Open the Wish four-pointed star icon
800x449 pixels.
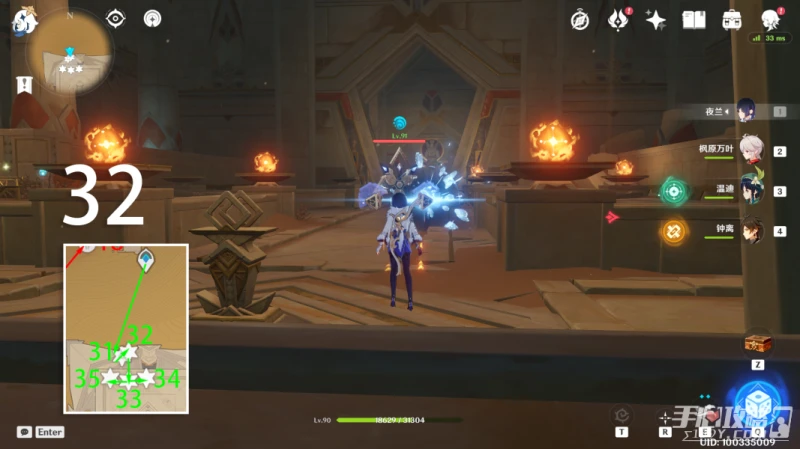click(x=656, y=20)
